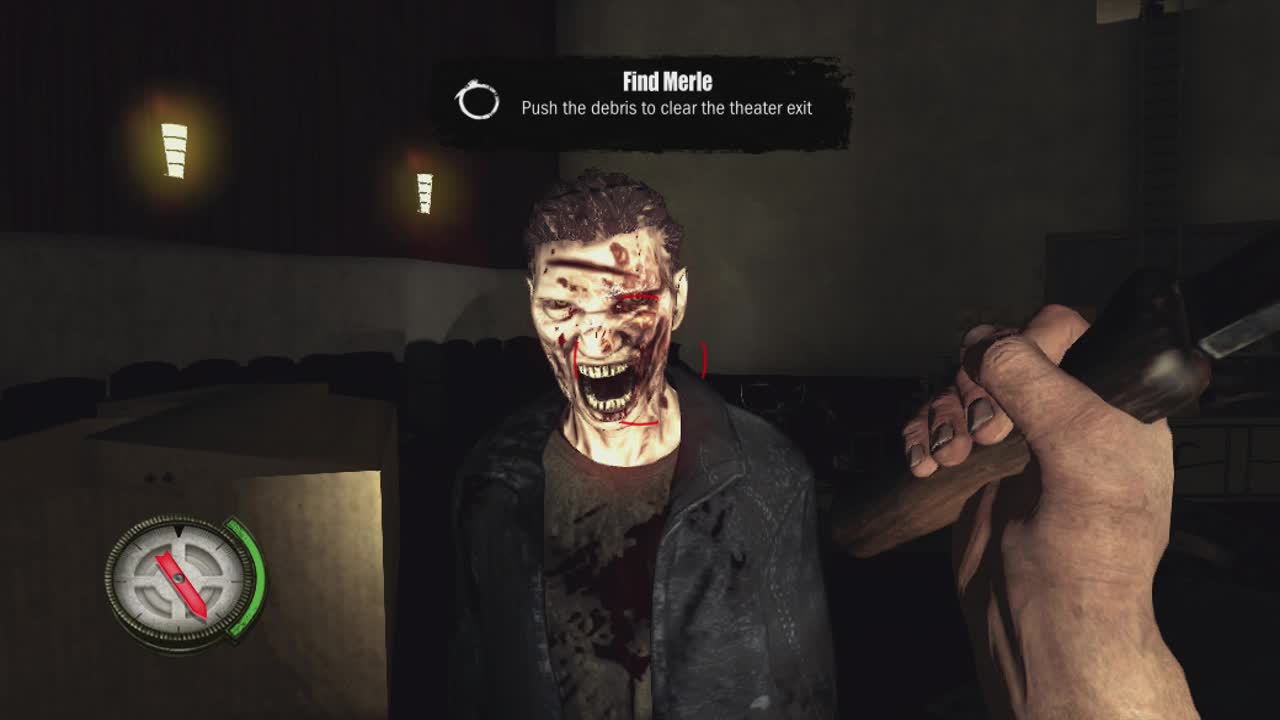
Task: Open the objective subtitle about pushing debris
Action: tap(667, 108)
